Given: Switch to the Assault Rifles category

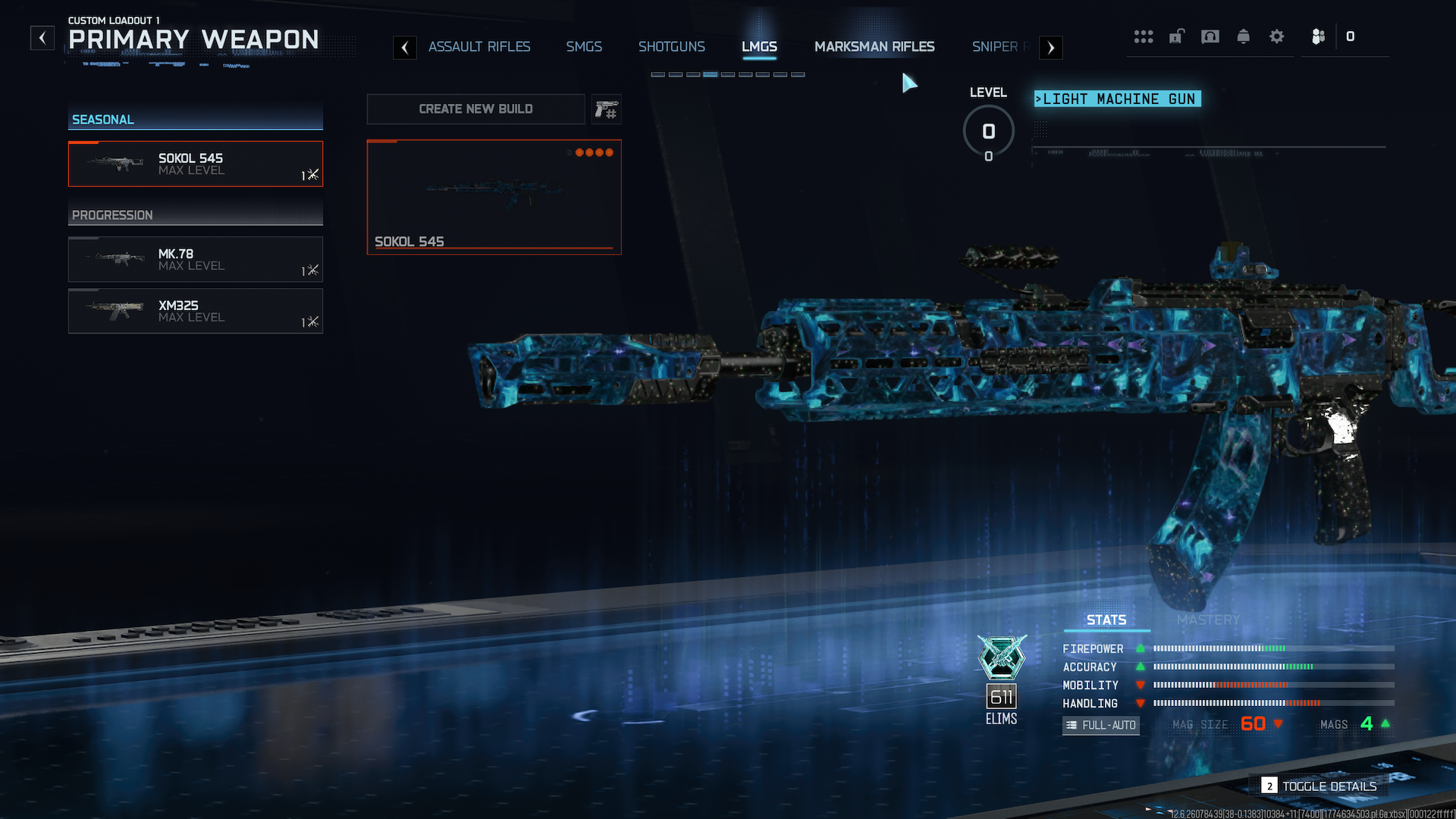Looking at the screenshot, I should (x=479, y=47).
